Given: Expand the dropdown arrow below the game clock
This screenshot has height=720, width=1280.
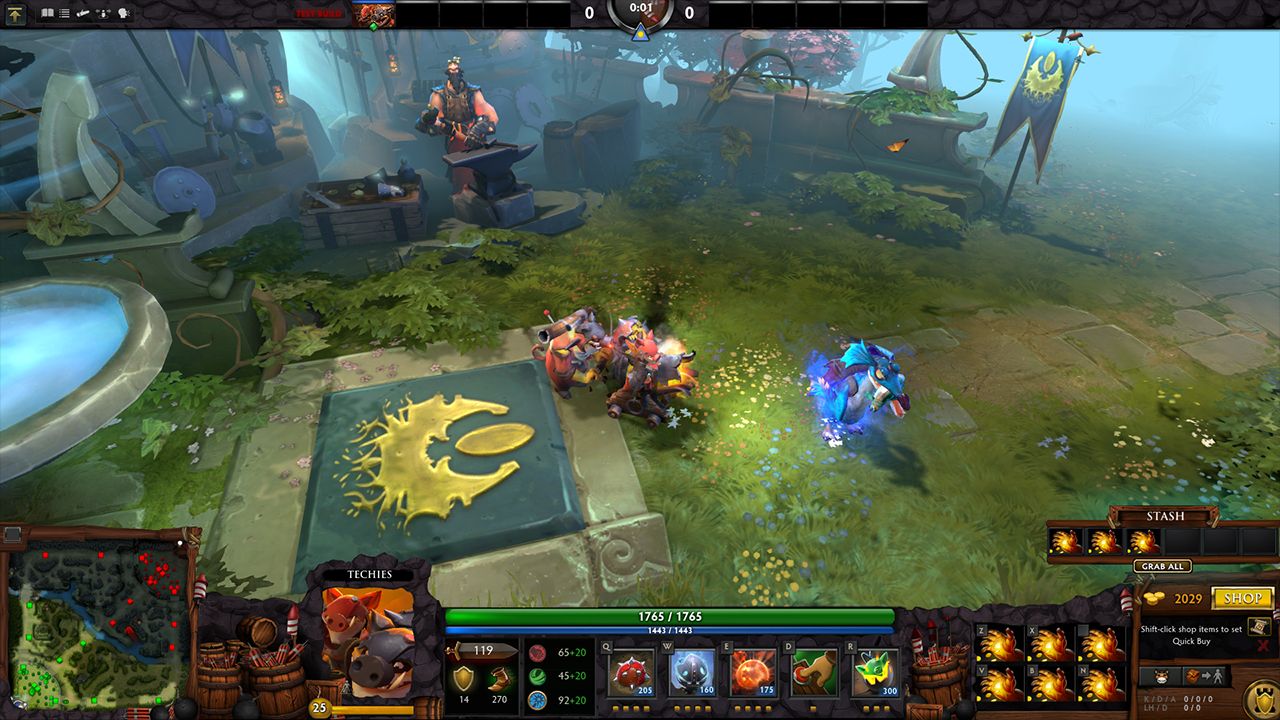Looking at the screenshot, I should (640, 32).
